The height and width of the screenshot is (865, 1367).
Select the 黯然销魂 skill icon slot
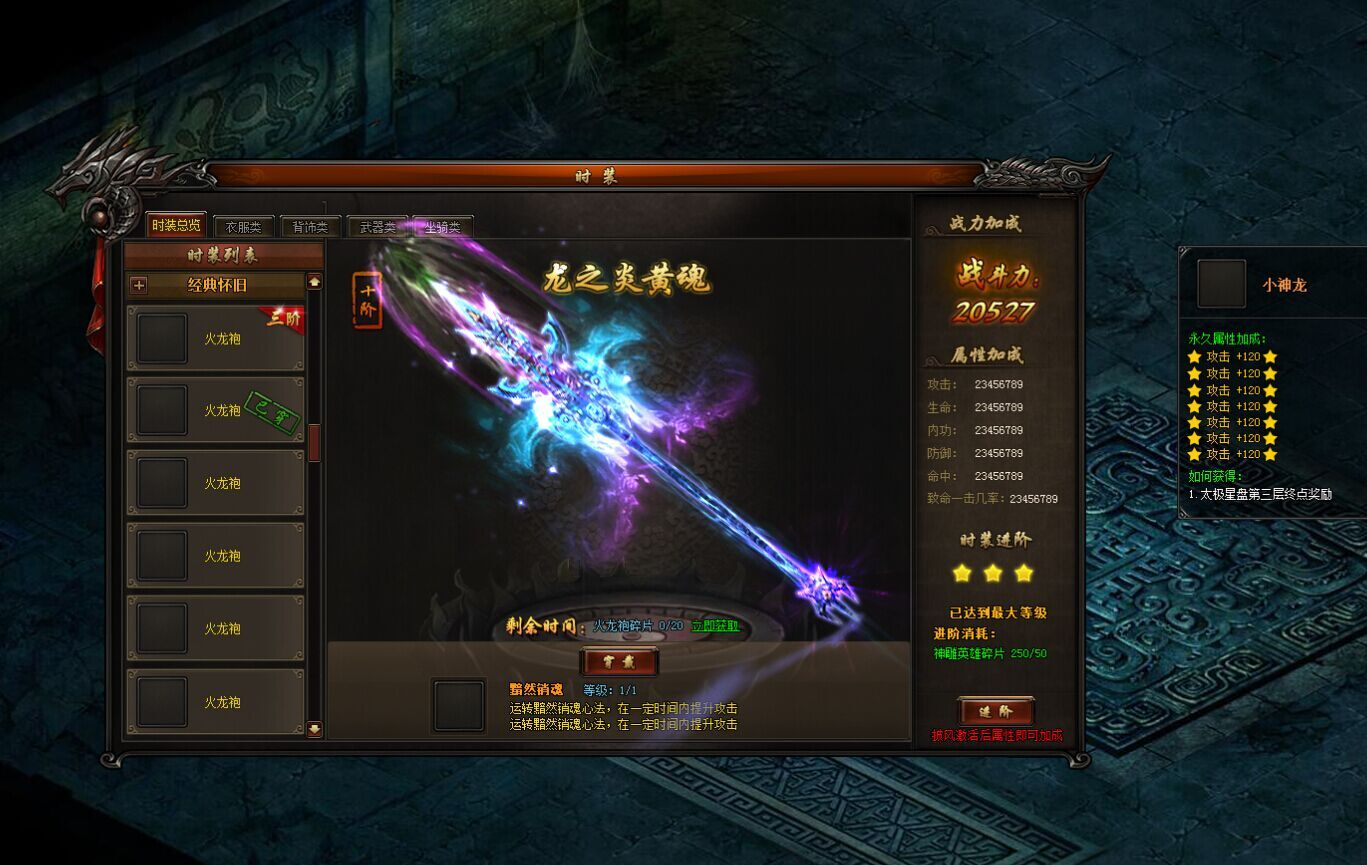pyautogui.click(x=459, y=705)
